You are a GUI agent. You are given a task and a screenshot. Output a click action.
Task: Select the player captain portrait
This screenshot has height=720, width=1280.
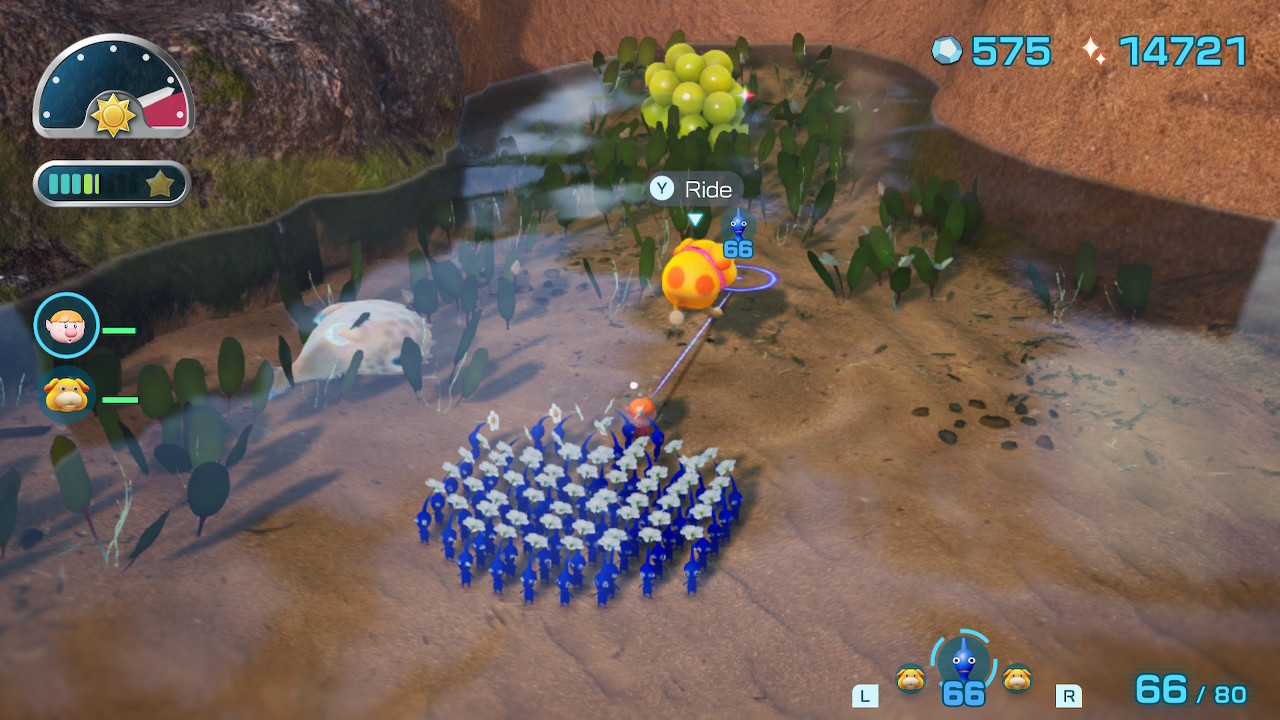tap(66, 326)
